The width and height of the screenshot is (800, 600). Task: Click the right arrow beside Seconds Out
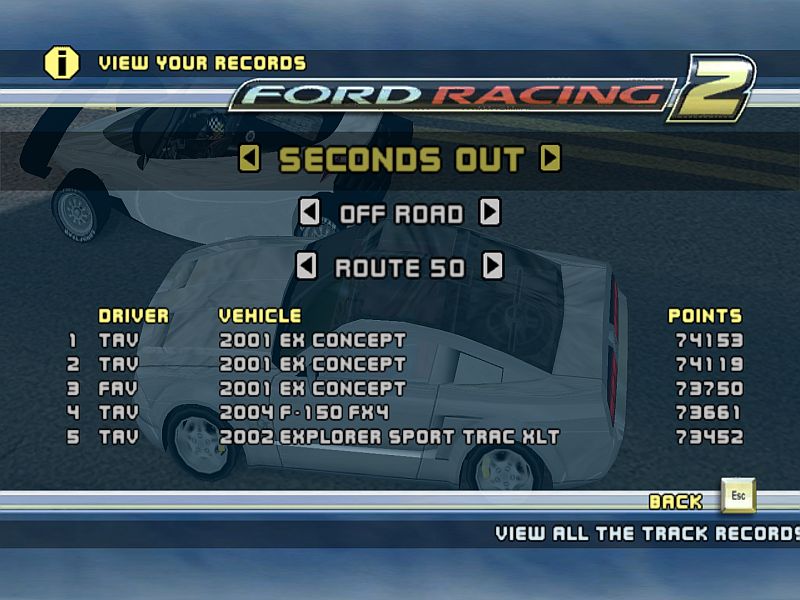pos(550,159)
